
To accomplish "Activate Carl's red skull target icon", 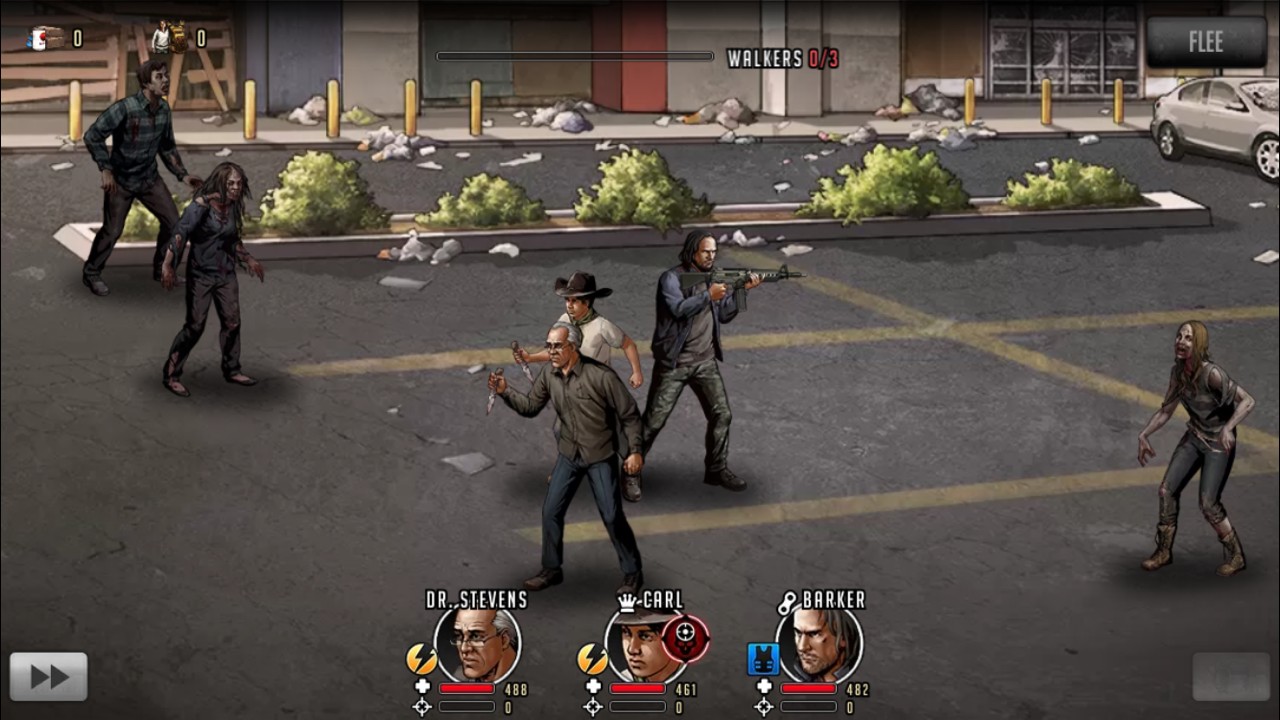I will [x=686, y=636].
